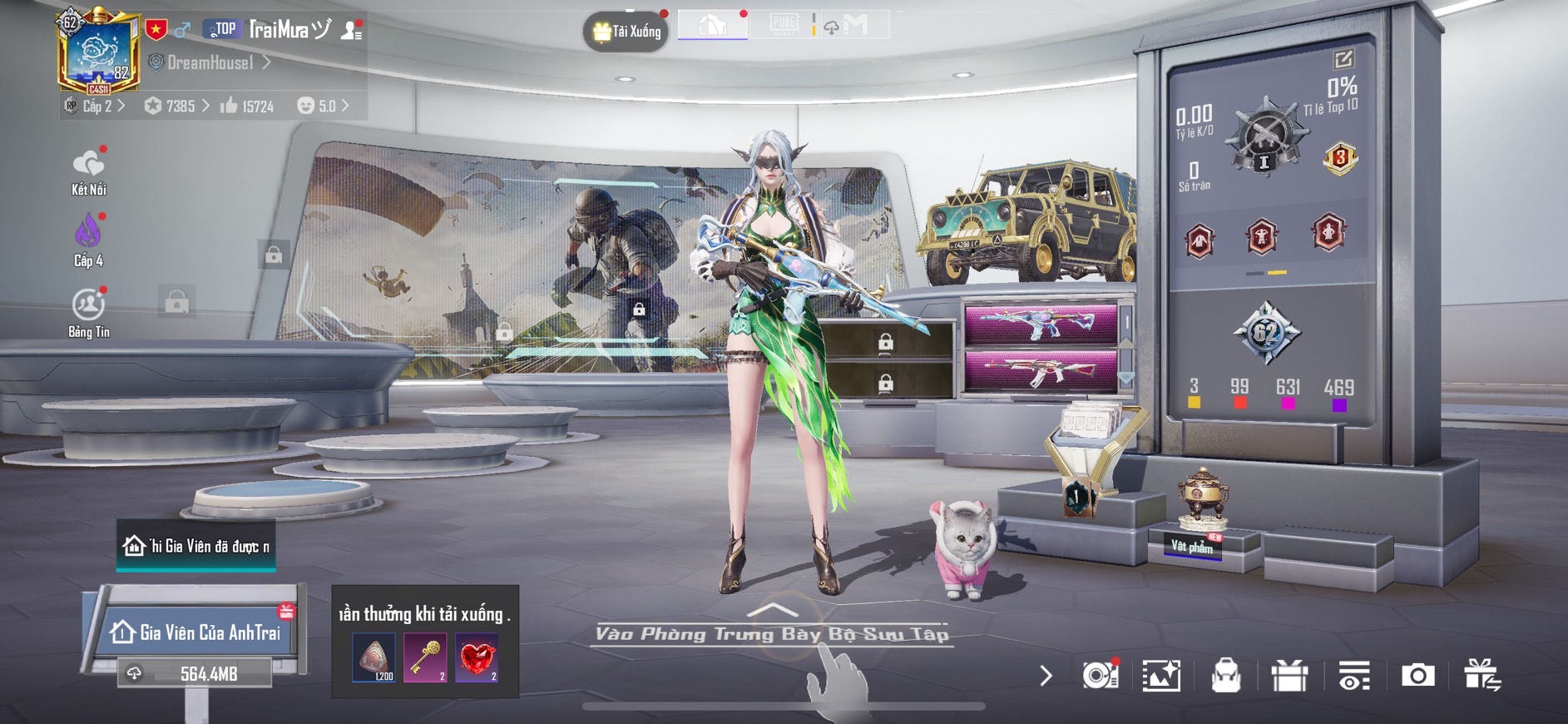Open the camera photo mode
Viewport: 1568px width, 724px height.
click(x=1417, y=676)
